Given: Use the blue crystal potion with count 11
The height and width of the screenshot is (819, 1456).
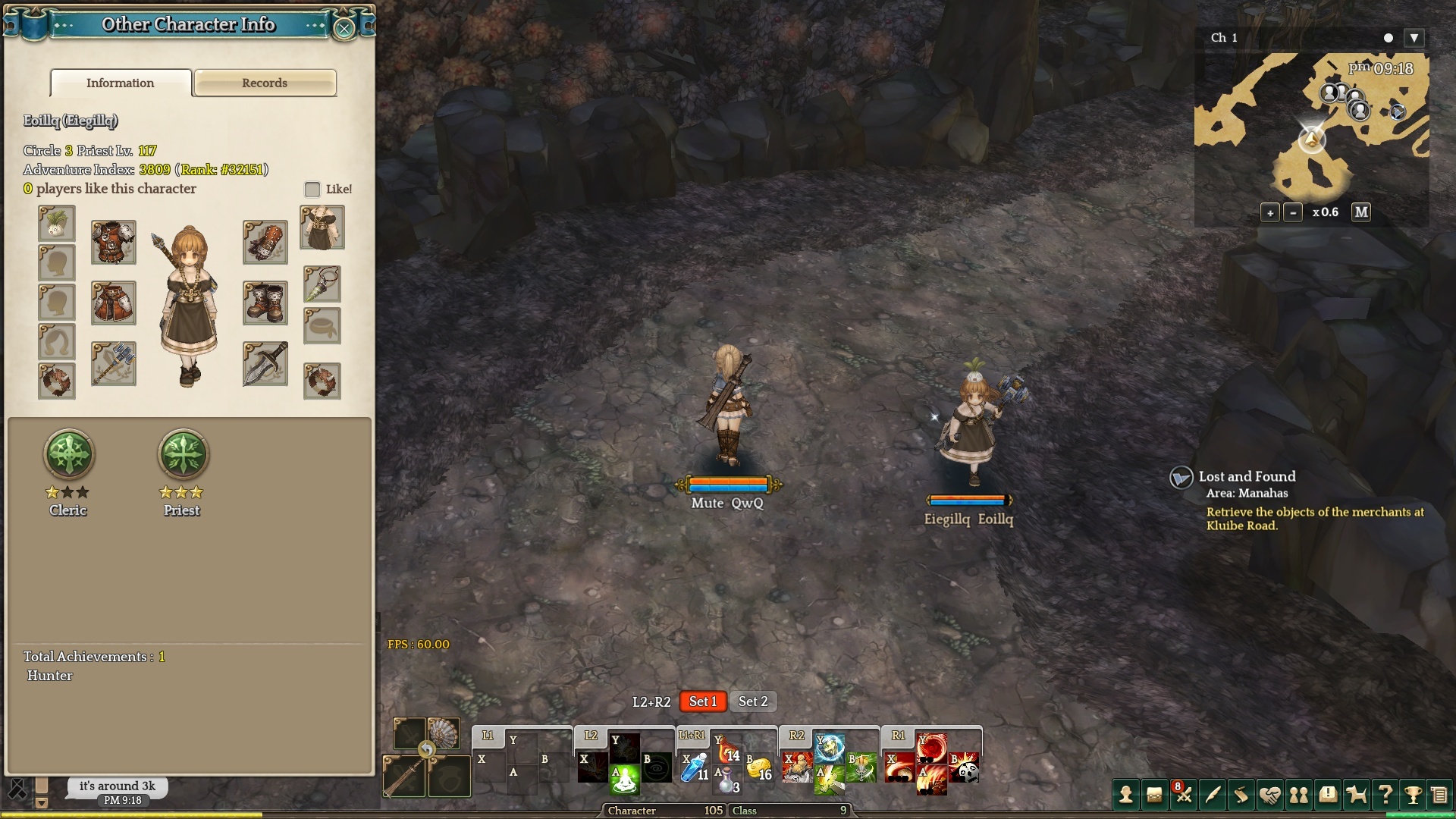Looking at the screenshot, I should tap(694, 767).
